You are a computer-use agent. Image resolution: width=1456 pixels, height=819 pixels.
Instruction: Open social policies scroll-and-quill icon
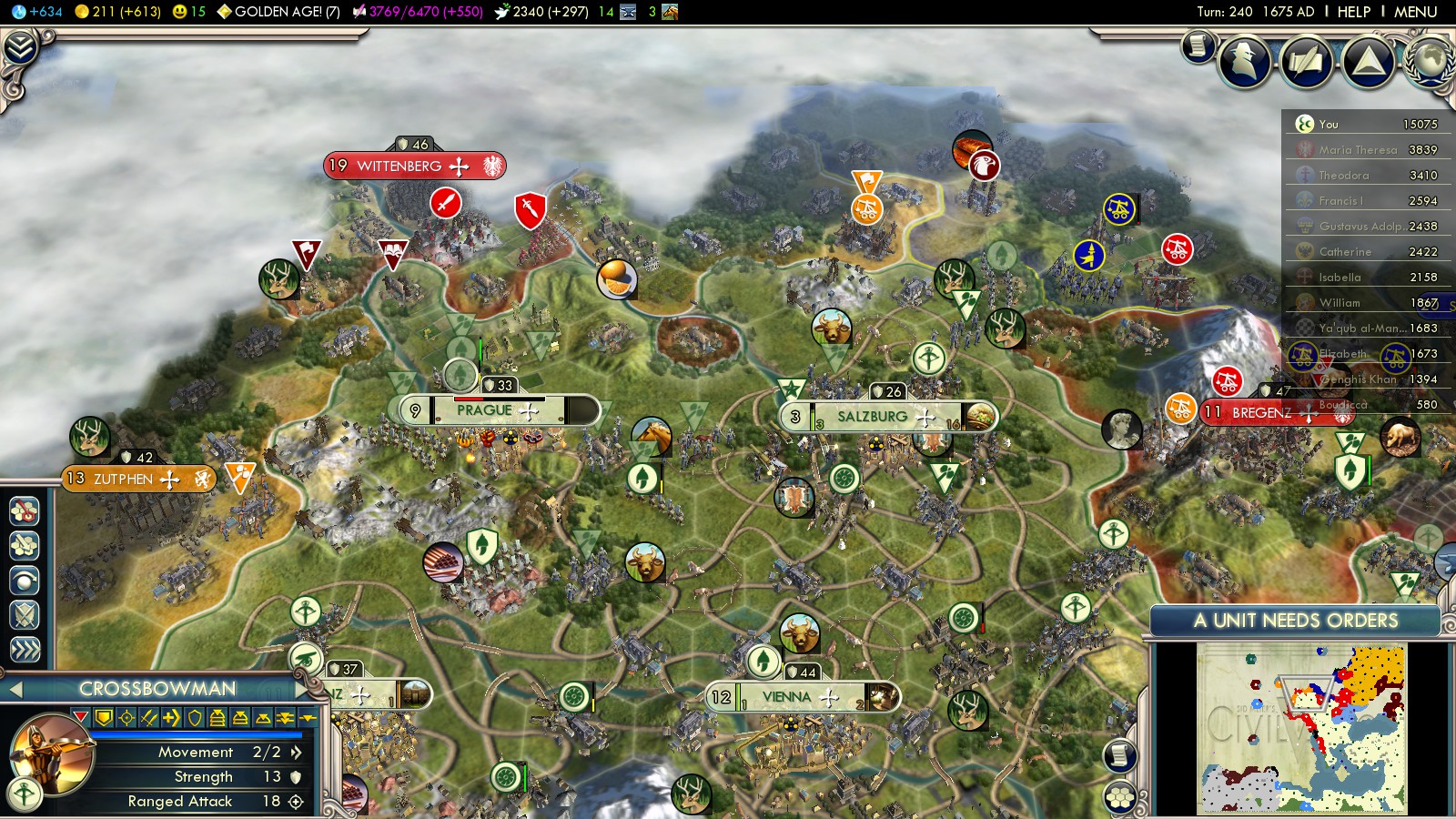[x=1306, y=62]
